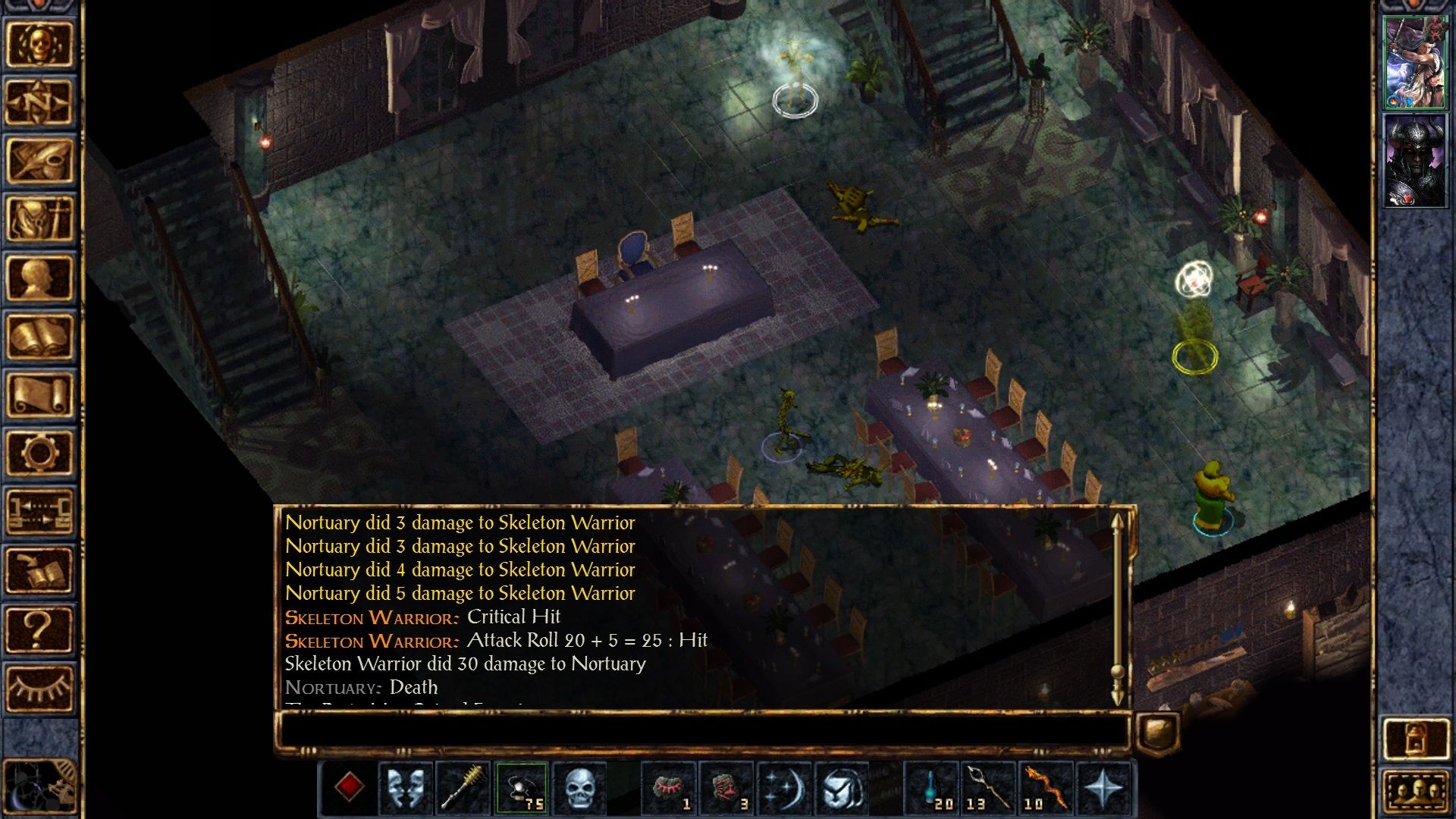
Task: Open the mage spellbook
Action: [39, 336]
